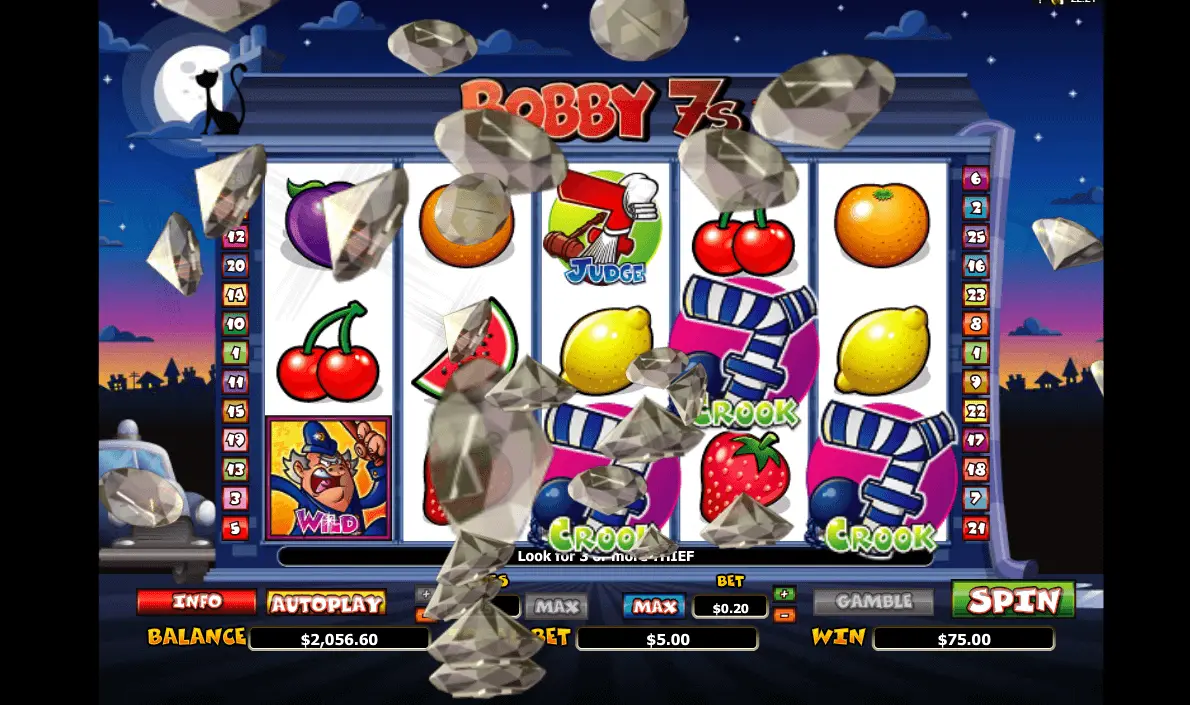
Task: Select payline marker number 23
Action: point(975,295)
